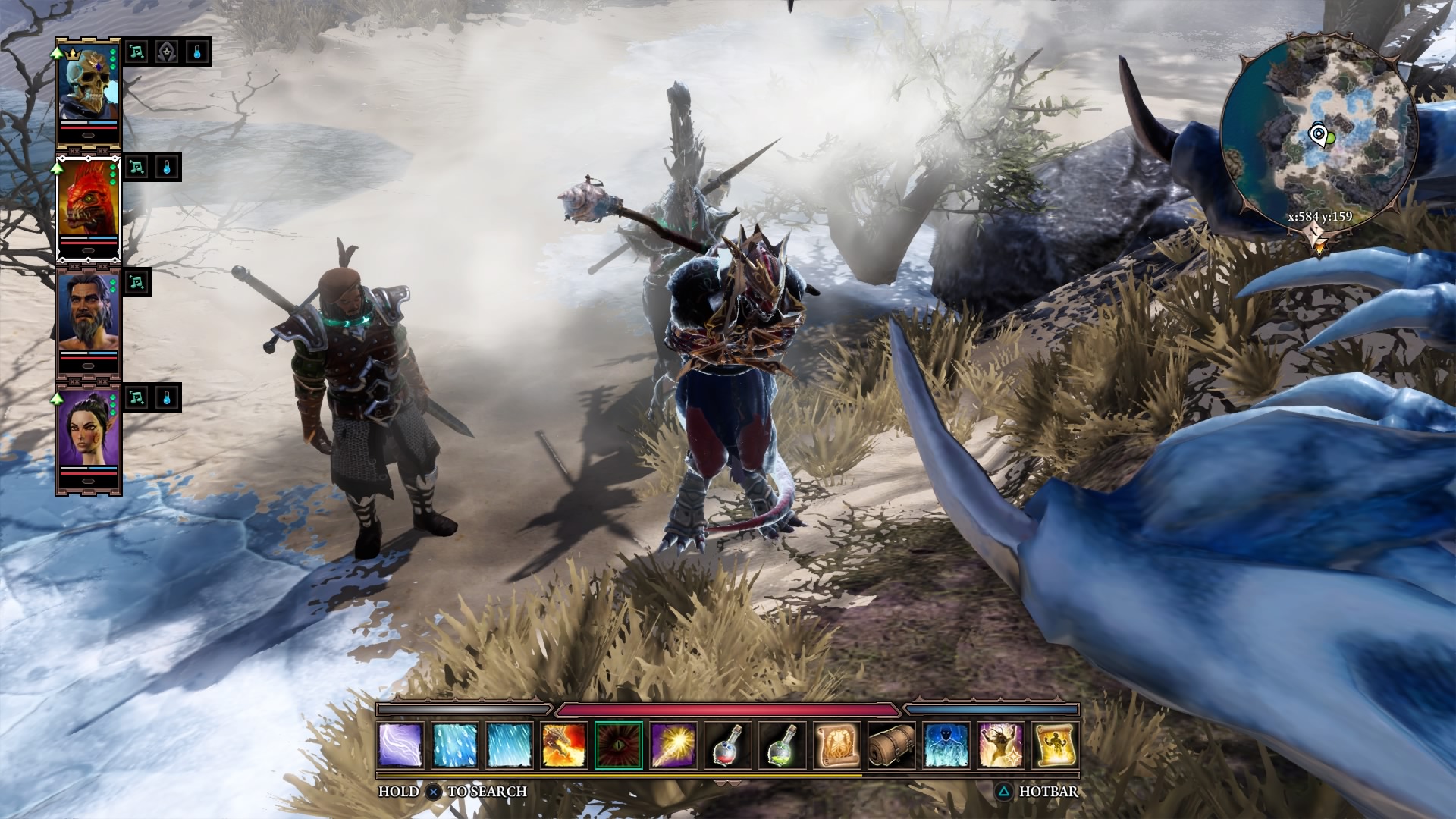Use the yellow scroll with glowing figure

click(x=1056, y=745)
